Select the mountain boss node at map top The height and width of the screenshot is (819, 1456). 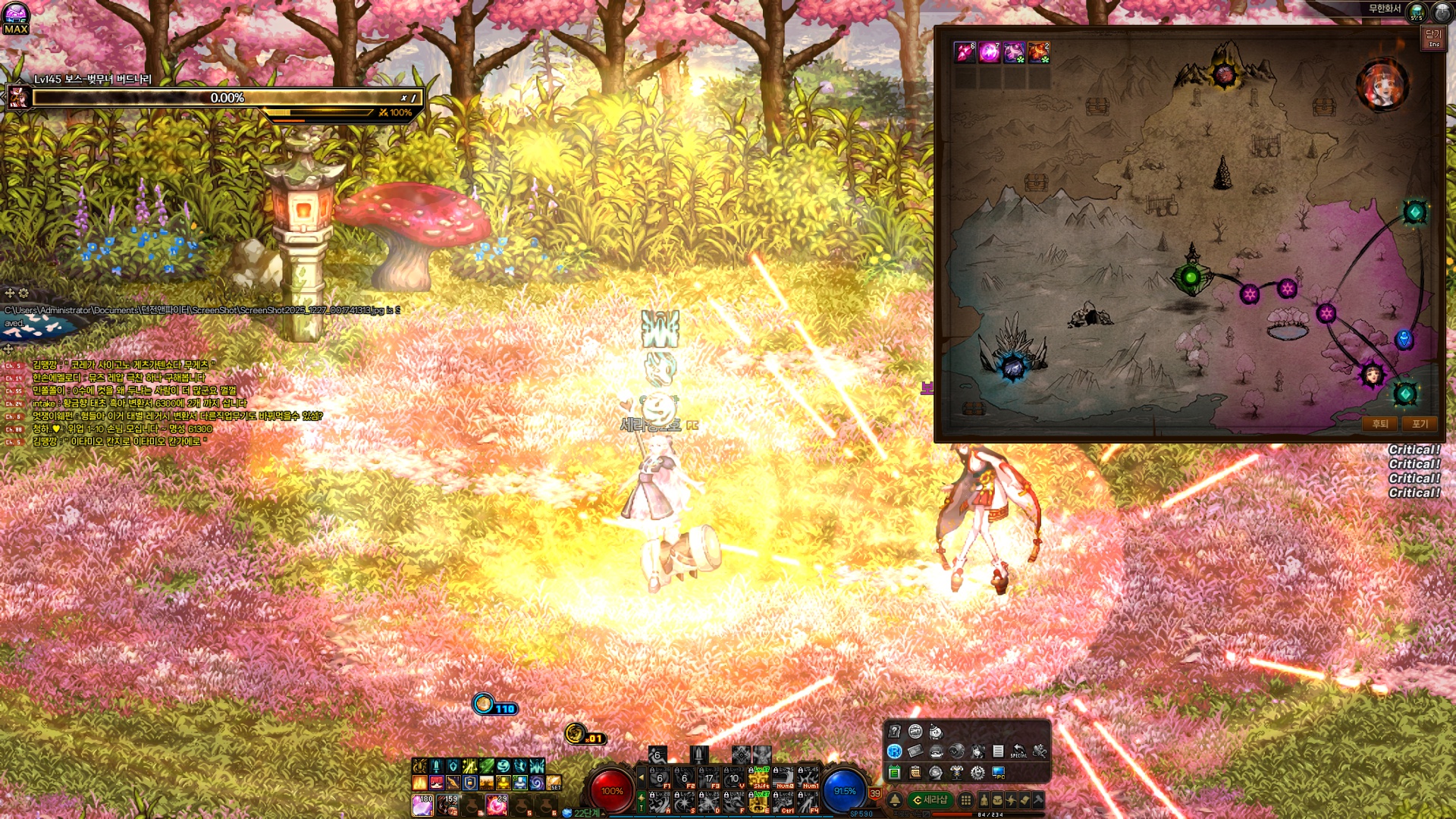pyautogui.click(x=1223, y=74)
